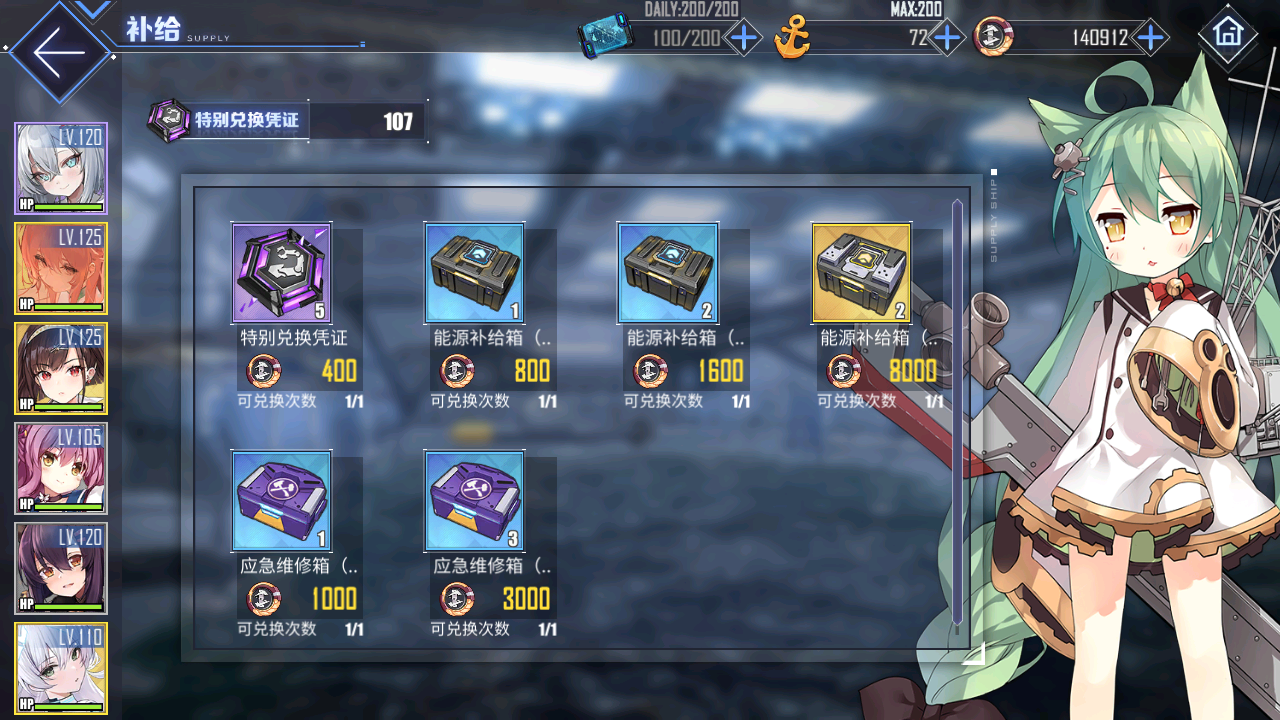The height and width of the screenshot is (720, 1280).
Task: Add coins with the plus beside 140912
Action: click(1151, 39)
